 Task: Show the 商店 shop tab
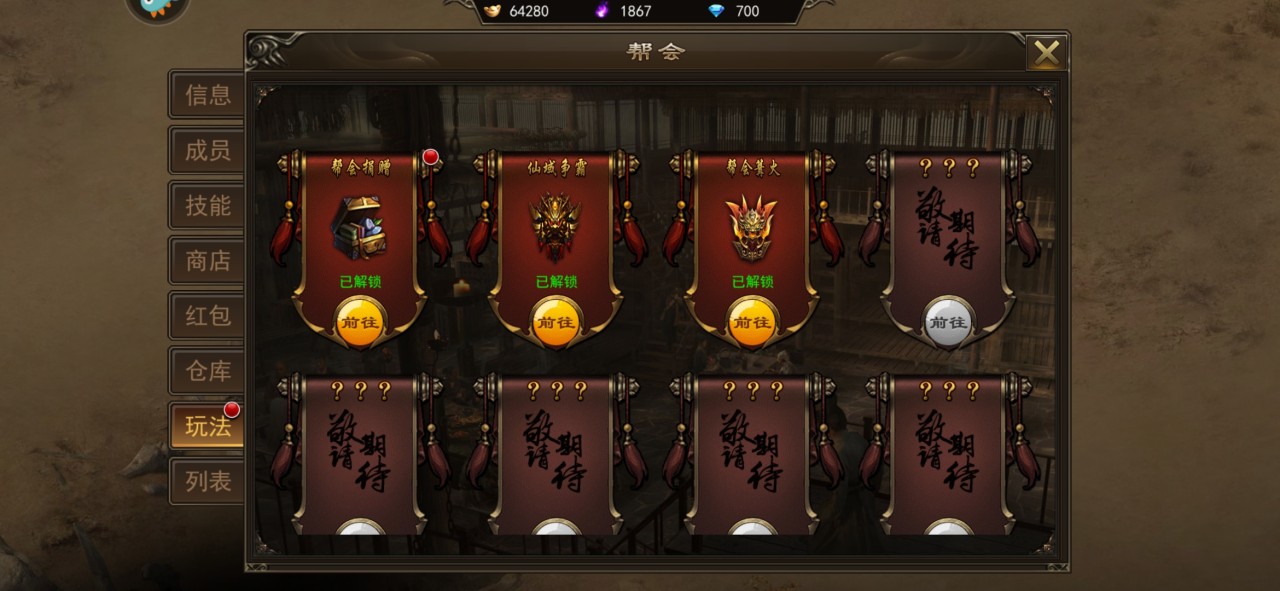207,261
